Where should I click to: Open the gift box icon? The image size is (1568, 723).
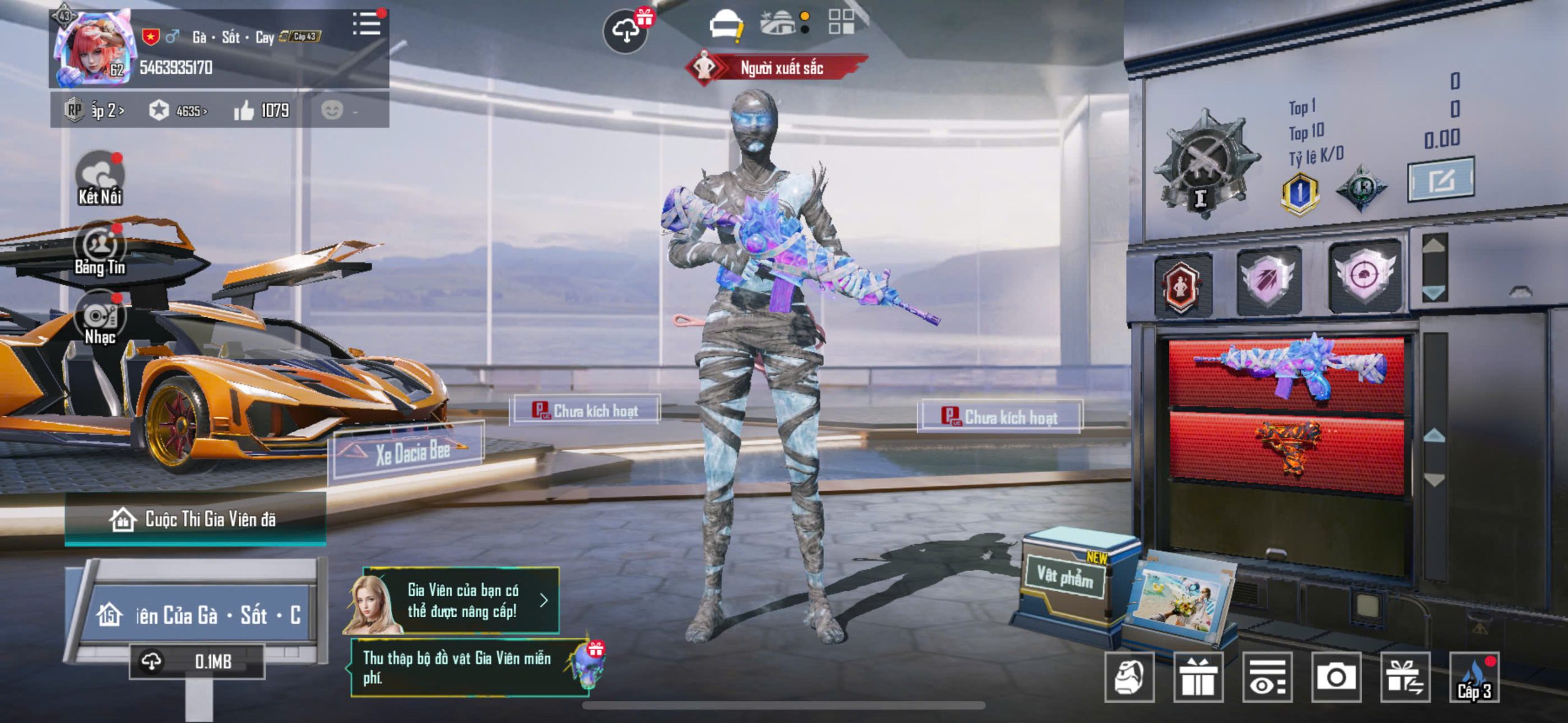(x=1198, y=676)
